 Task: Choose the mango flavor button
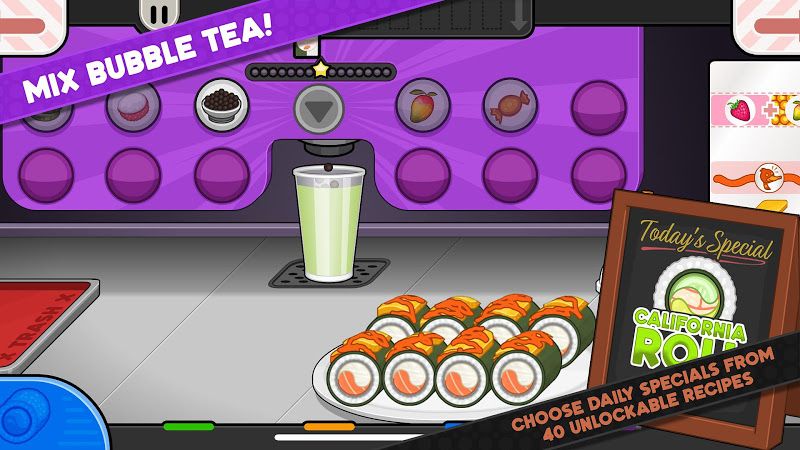420,104
